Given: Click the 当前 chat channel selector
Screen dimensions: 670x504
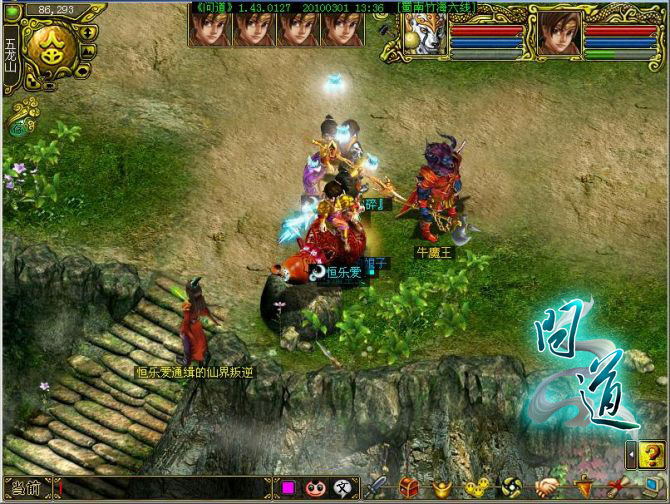Looking at the screenshot, I should [x=27, y=489].
